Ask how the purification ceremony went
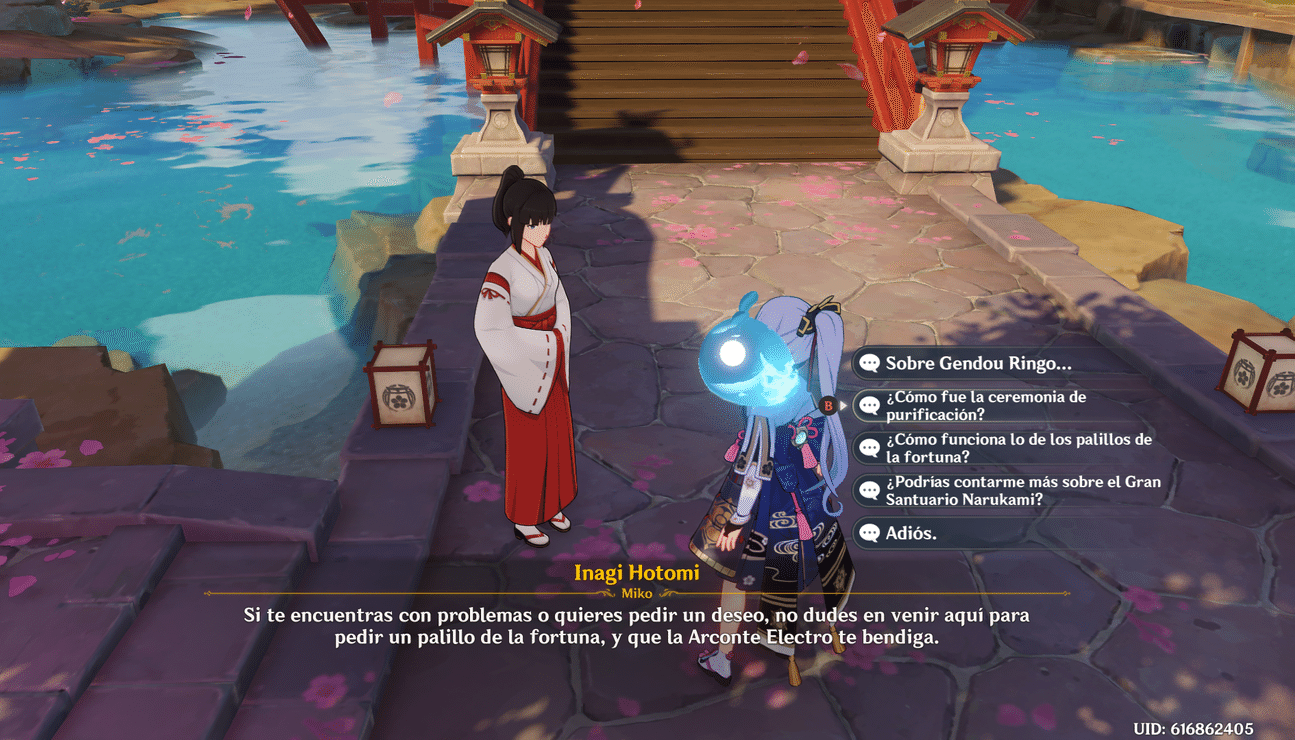This screenshot has height=740, width=1295. pyautogui.click(x=985, y=406)
